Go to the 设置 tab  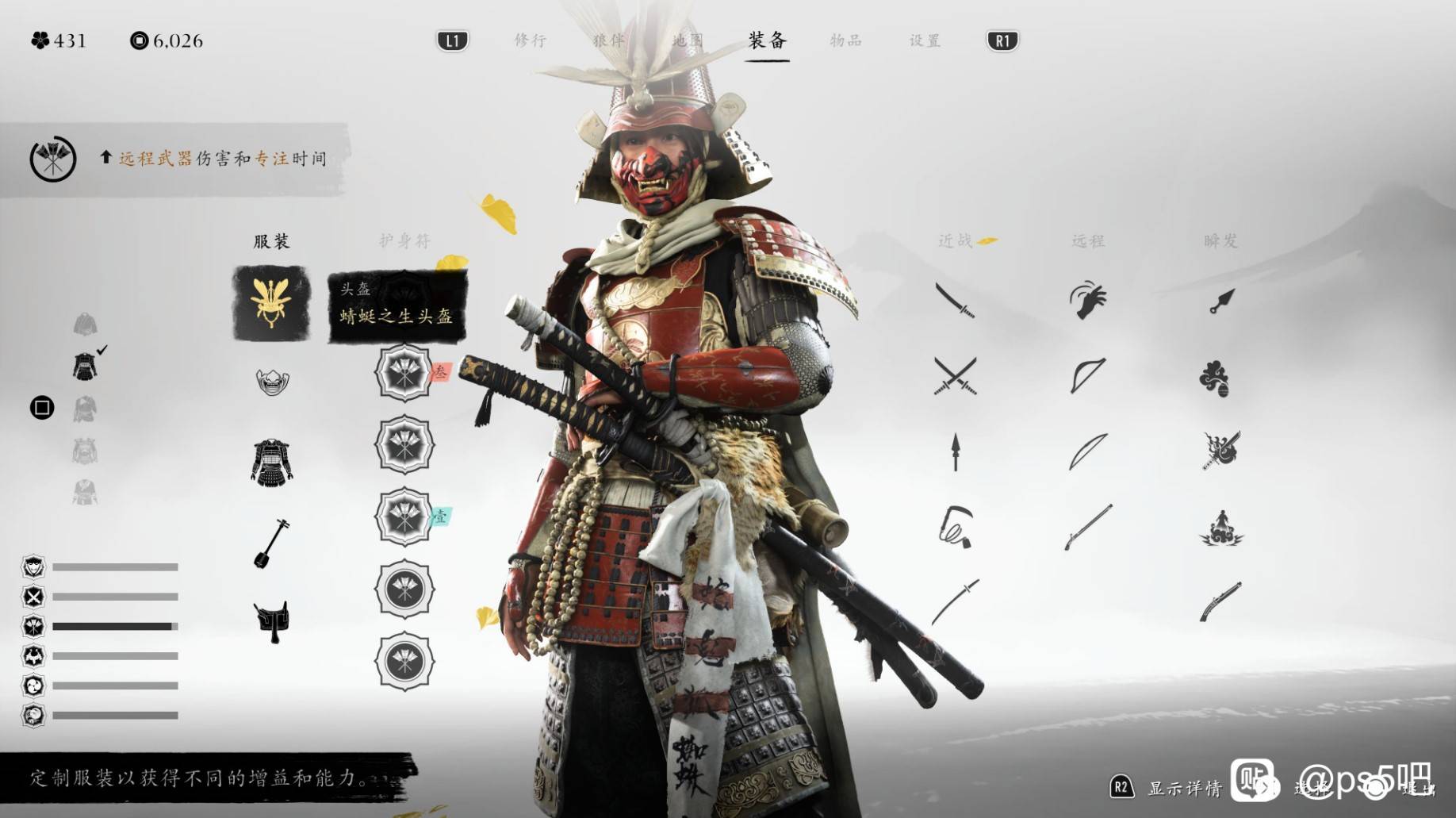coord(925,40)
